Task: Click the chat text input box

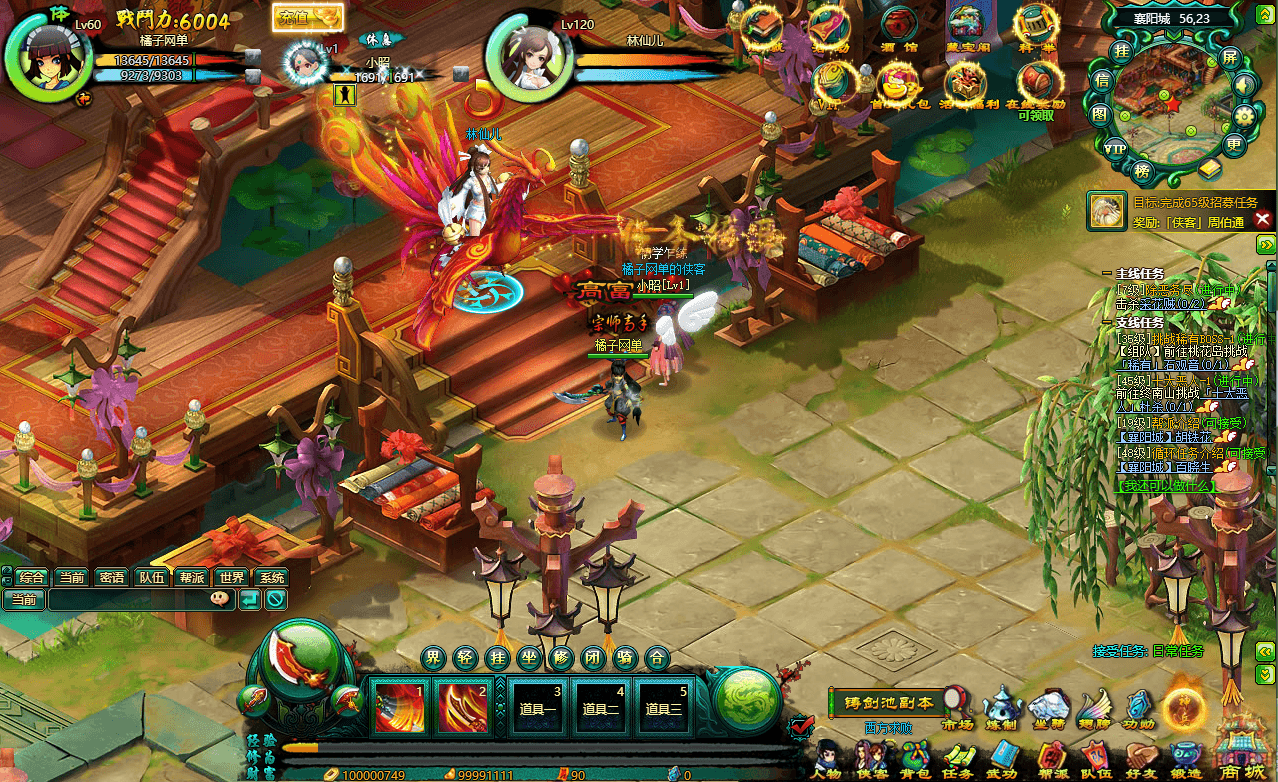Action: (127, 599)
